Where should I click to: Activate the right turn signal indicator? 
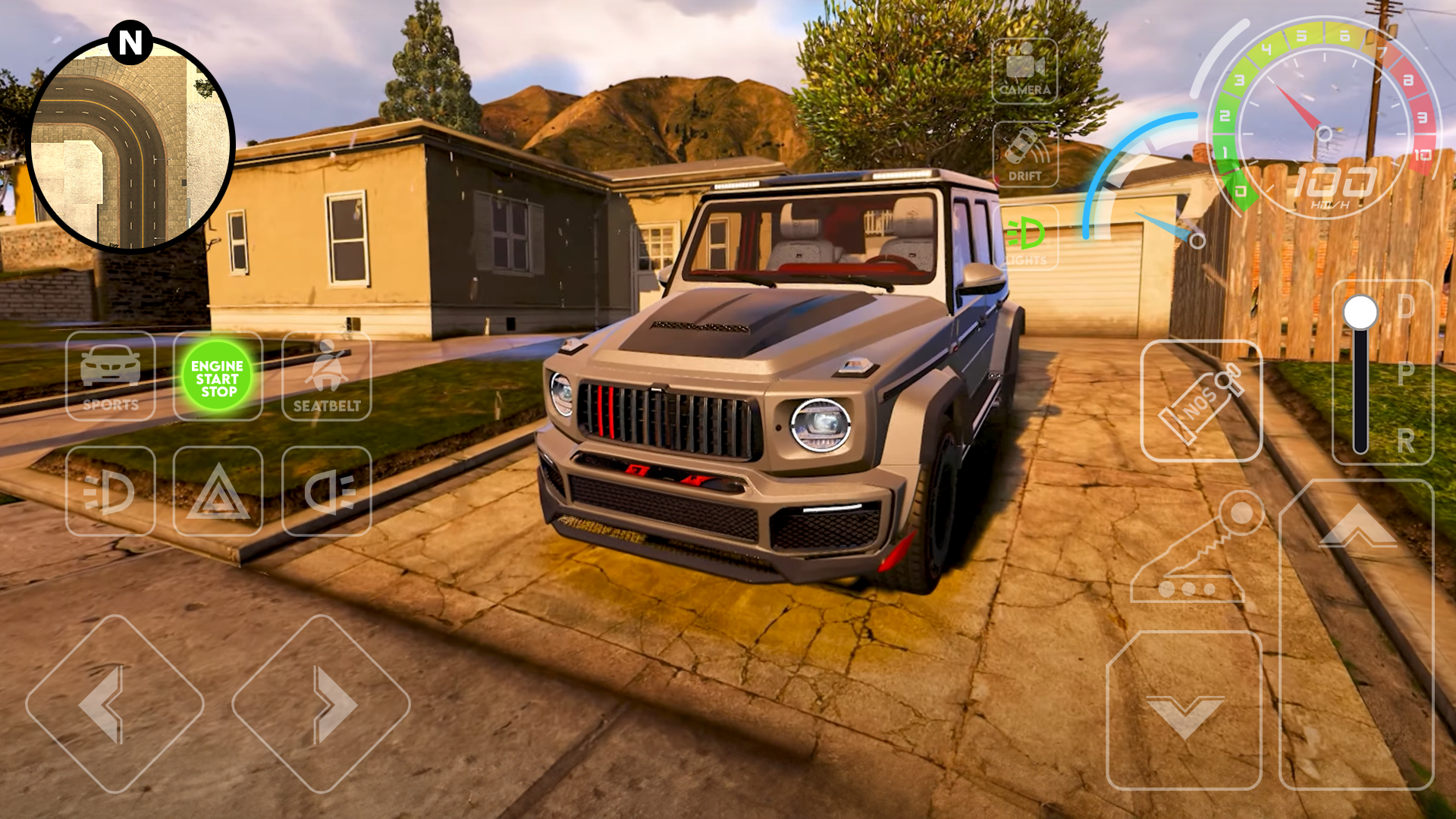click(327, 491)
